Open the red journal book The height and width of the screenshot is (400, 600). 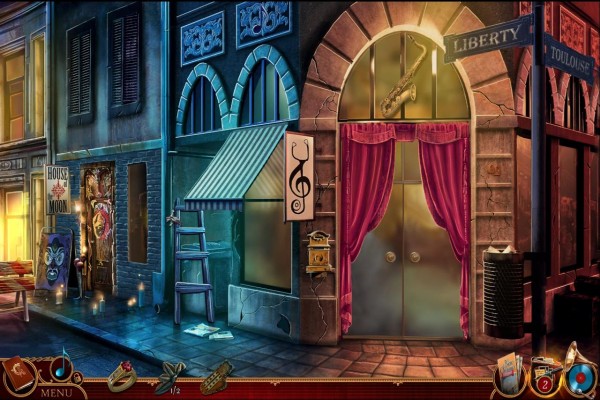19,375
